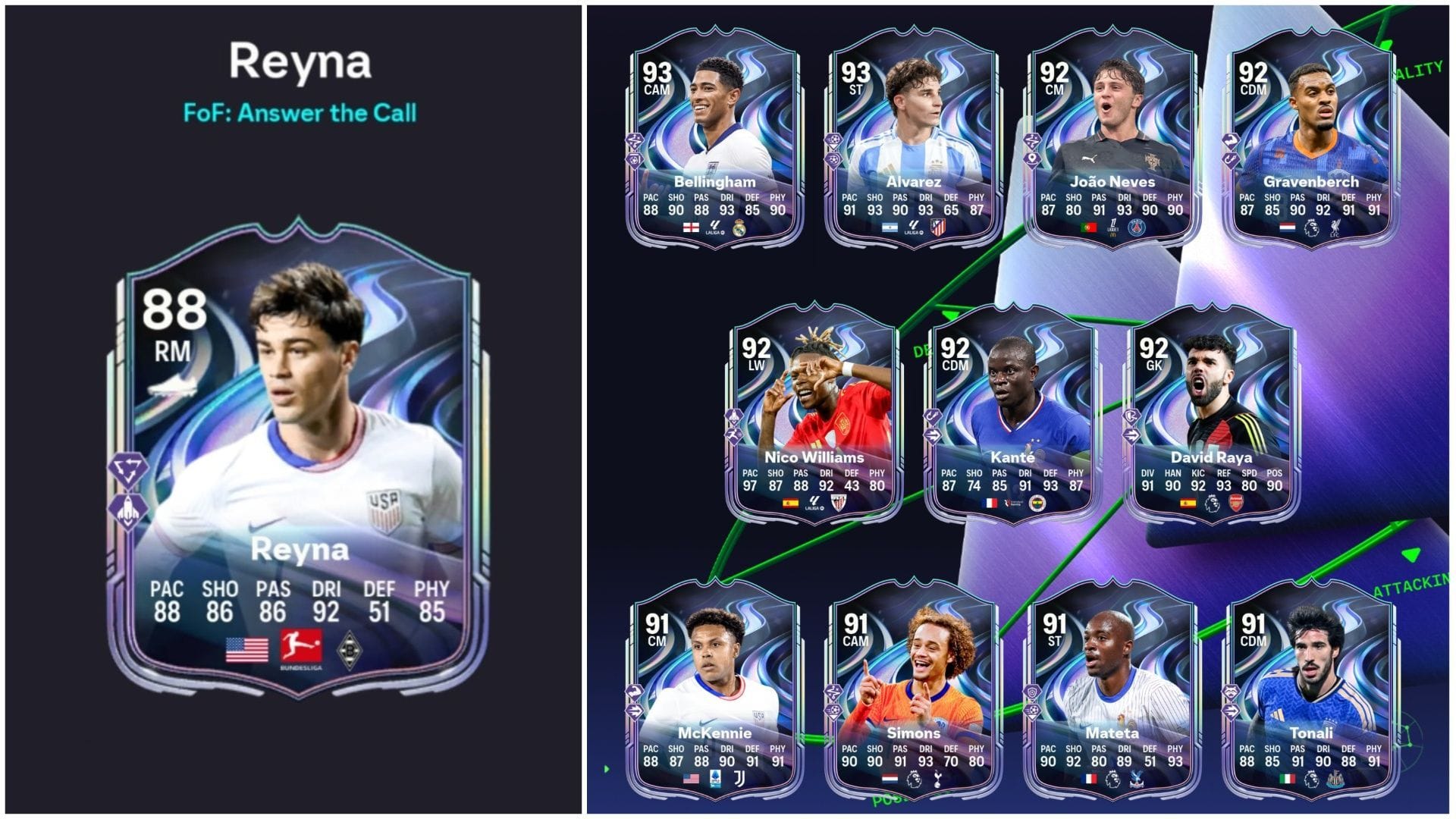Click the Borussia Mönchengladbach club badge

[349, 648]
